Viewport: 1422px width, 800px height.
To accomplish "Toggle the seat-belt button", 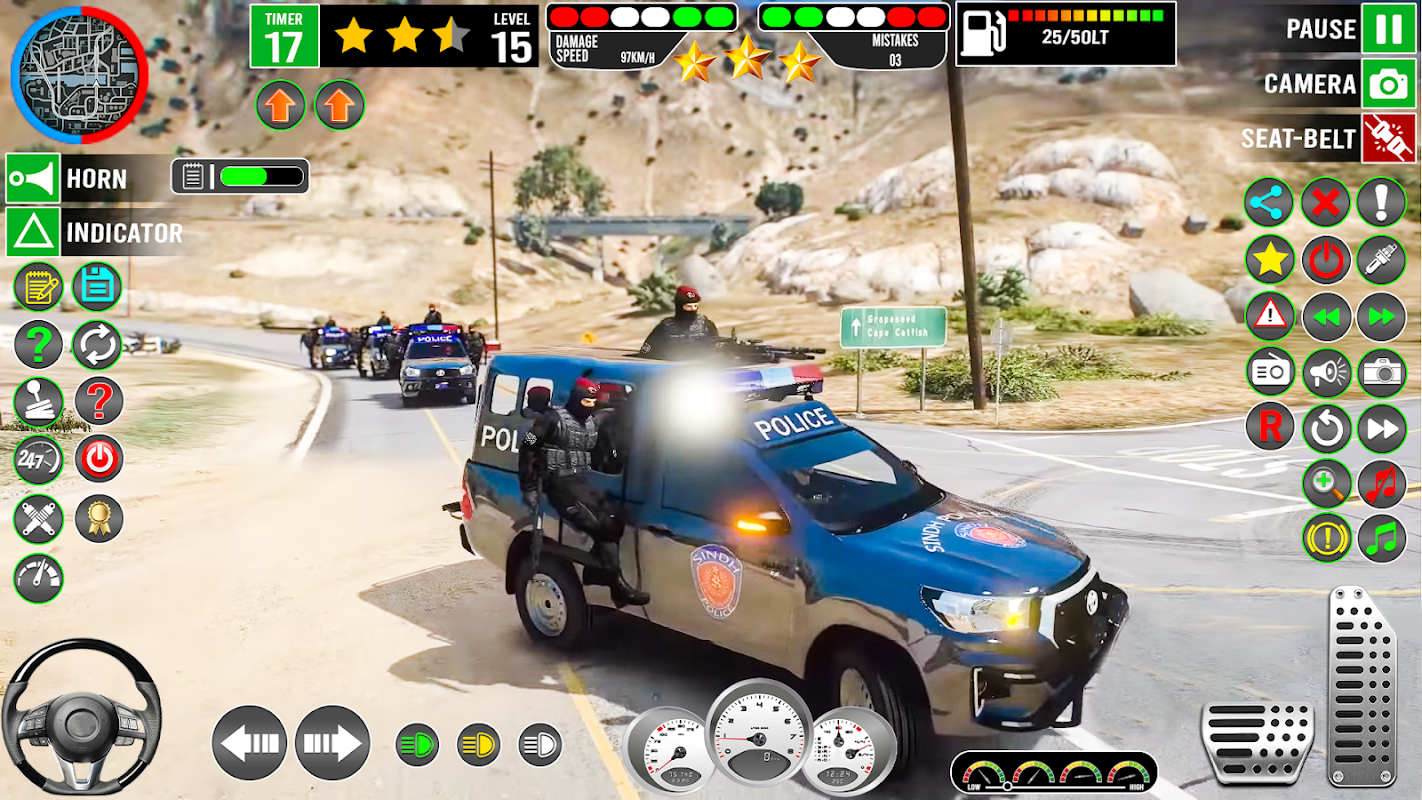I will tap(1388, 139).
